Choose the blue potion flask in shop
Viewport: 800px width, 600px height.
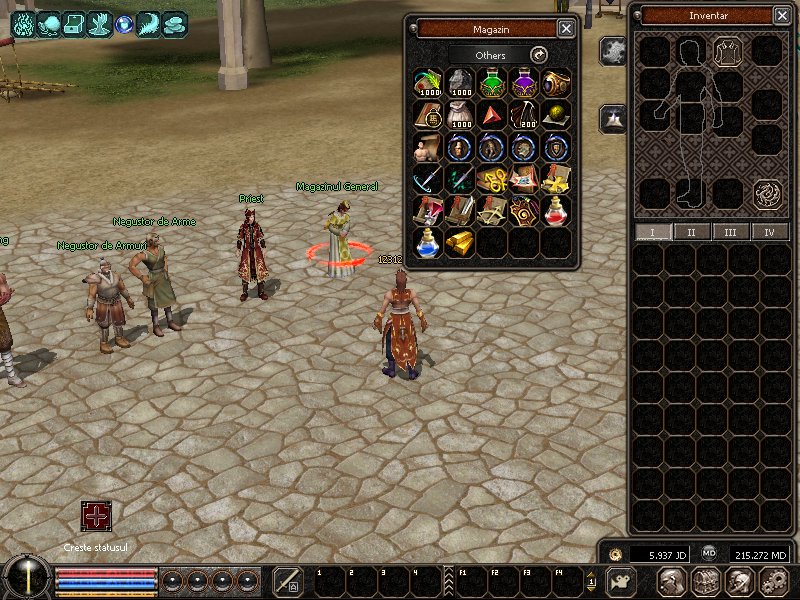(x=427, y=243)
